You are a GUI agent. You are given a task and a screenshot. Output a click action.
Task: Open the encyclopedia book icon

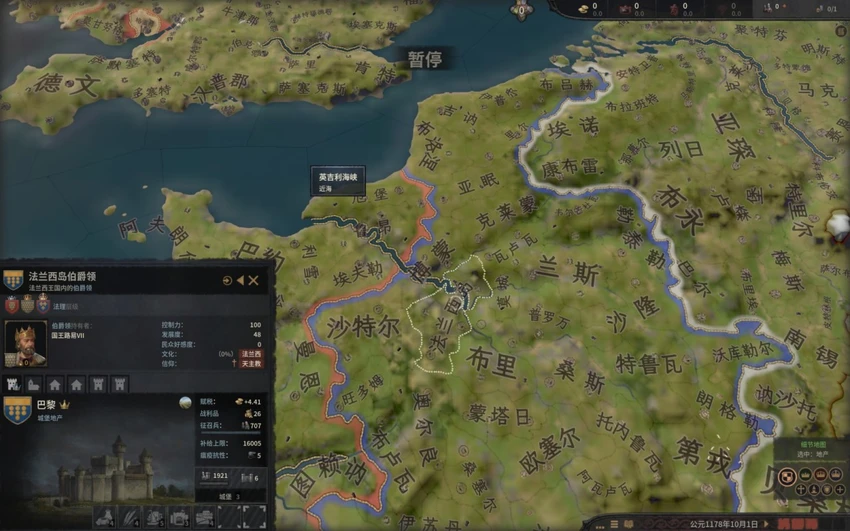629,523
